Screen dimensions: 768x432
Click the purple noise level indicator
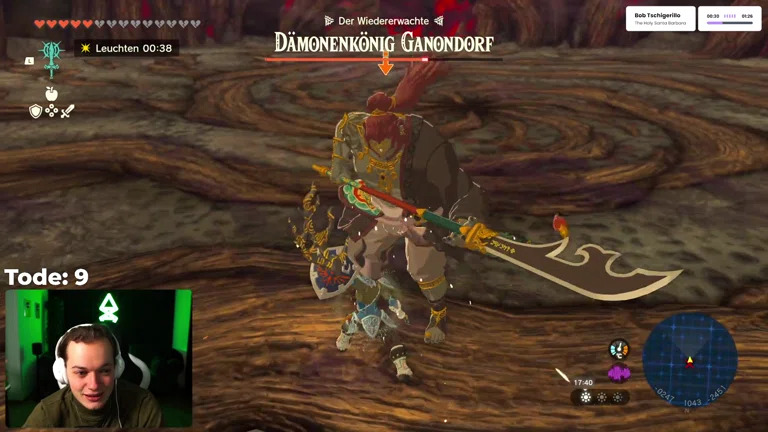click(618, 373)
